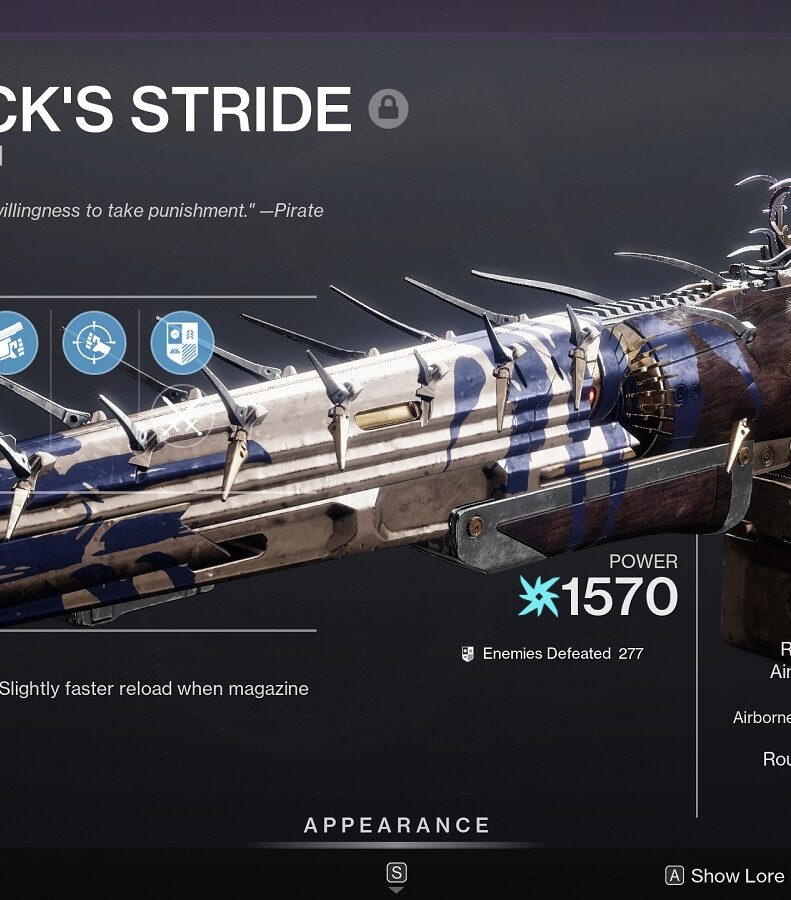Open the Appearance section

[397, 826]
